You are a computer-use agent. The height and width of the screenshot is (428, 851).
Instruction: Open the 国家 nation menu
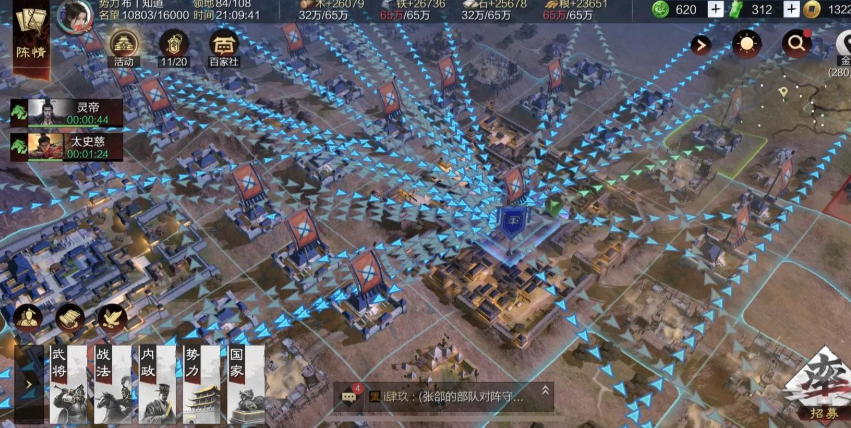click(x=246, y=385)
